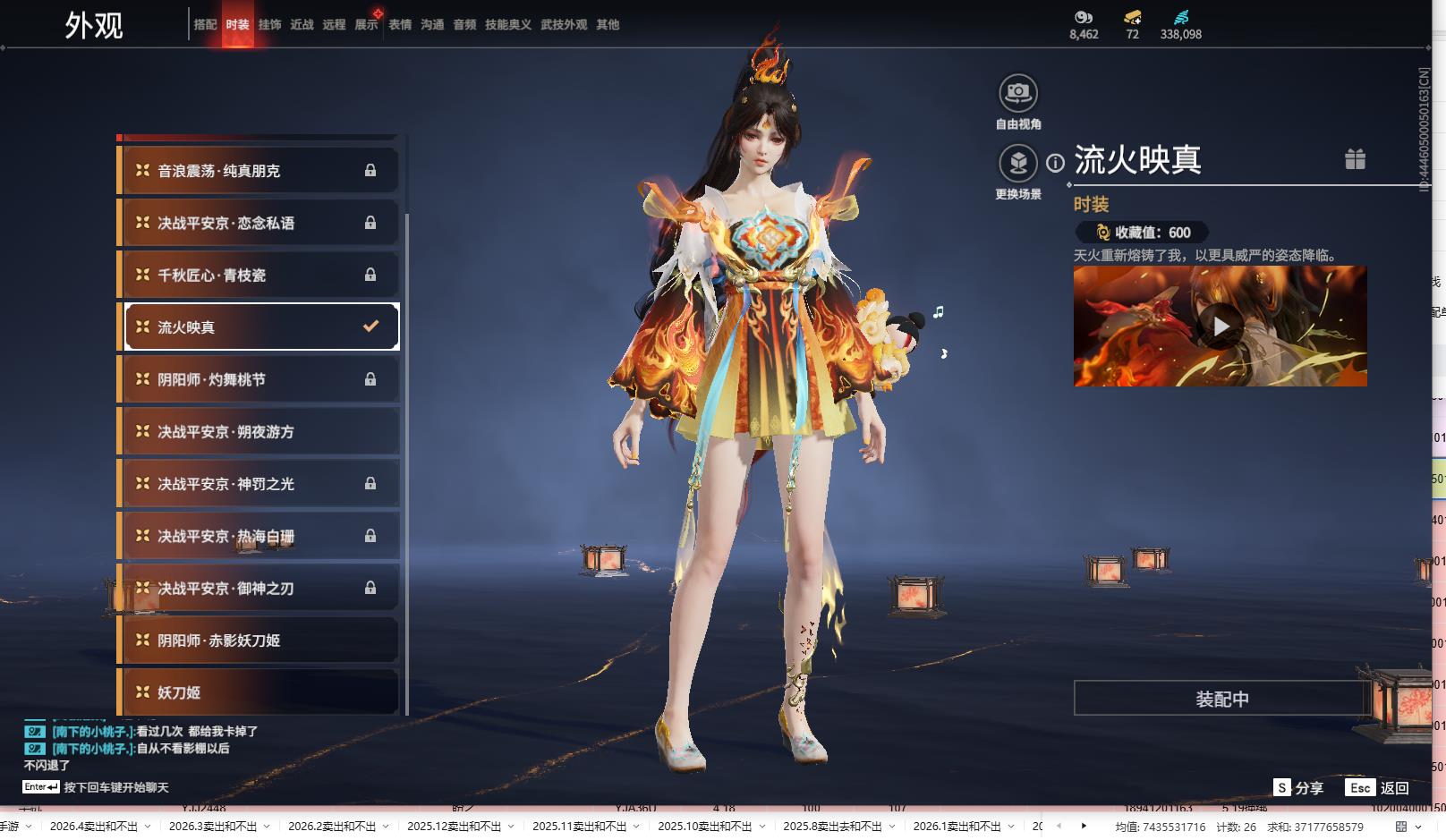
Task: Choose the 音浪震荡·纯真朋克 outfit
Action: 259,171
